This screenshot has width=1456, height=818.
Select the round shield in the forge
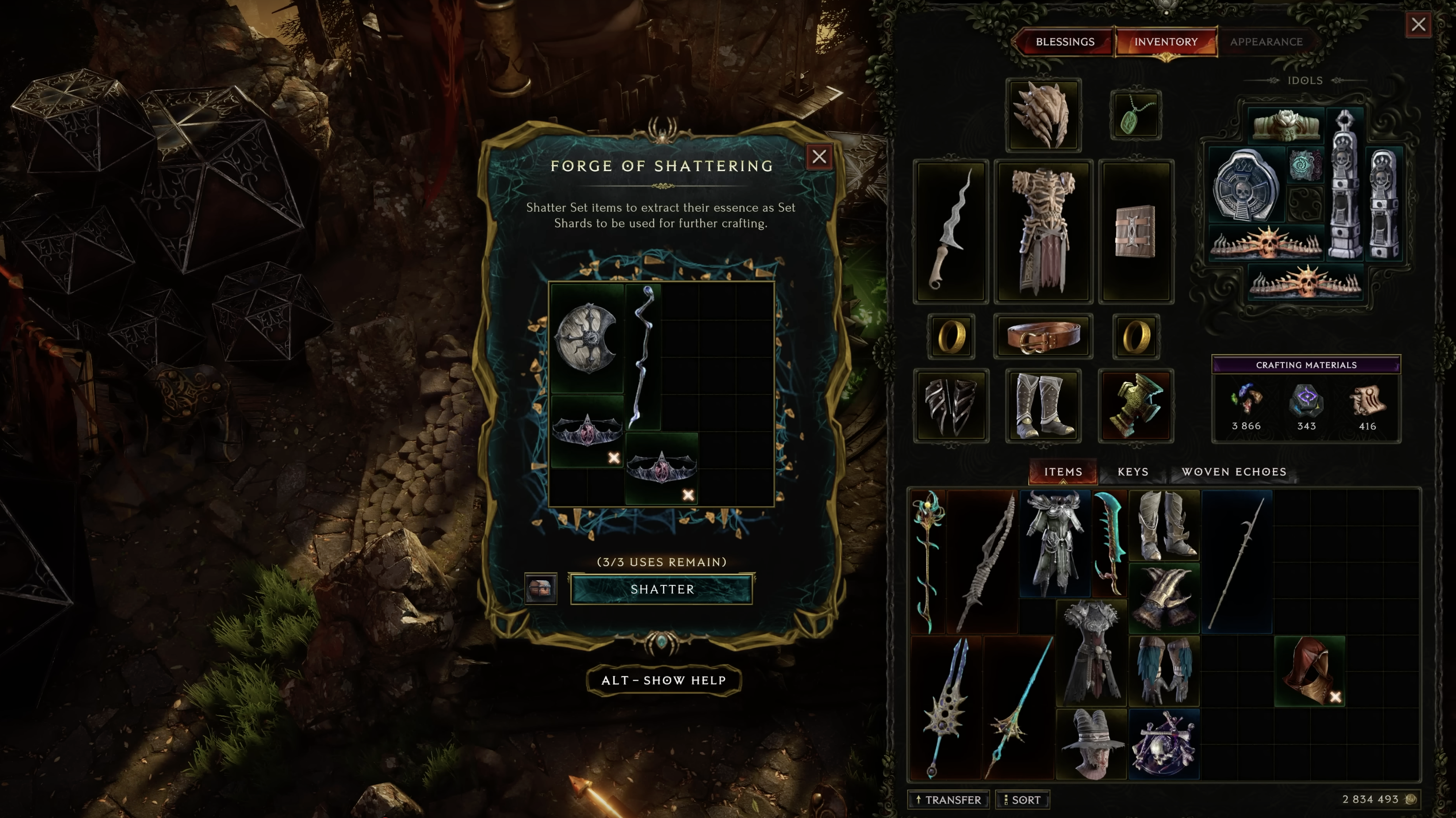click(586, 338)
